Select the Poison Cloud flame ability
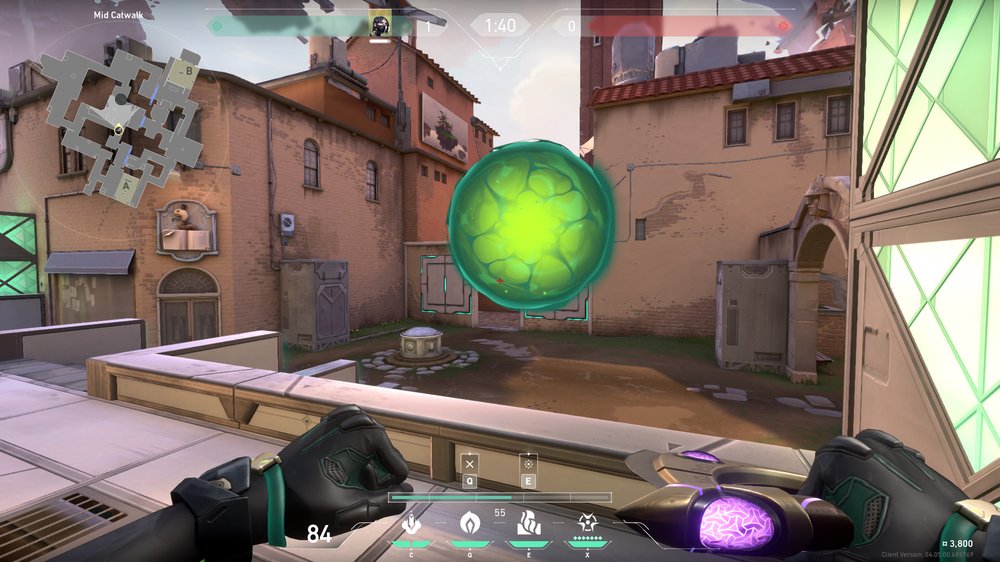 click(468, 523)
